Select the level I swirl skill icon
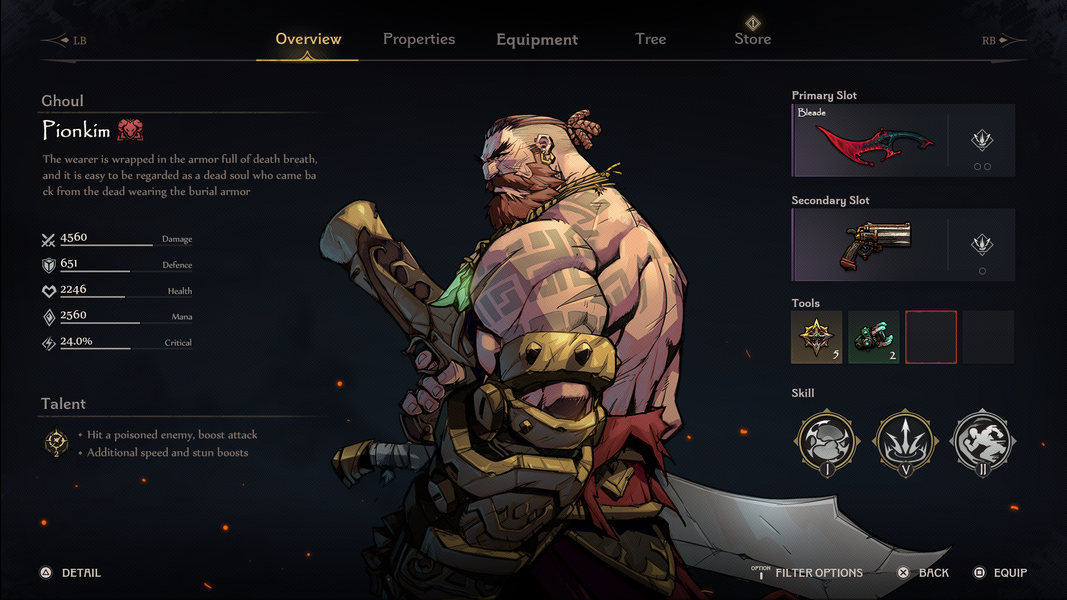Image resolution: width=1067 pixels, height=600 pixels. [827, 441]
